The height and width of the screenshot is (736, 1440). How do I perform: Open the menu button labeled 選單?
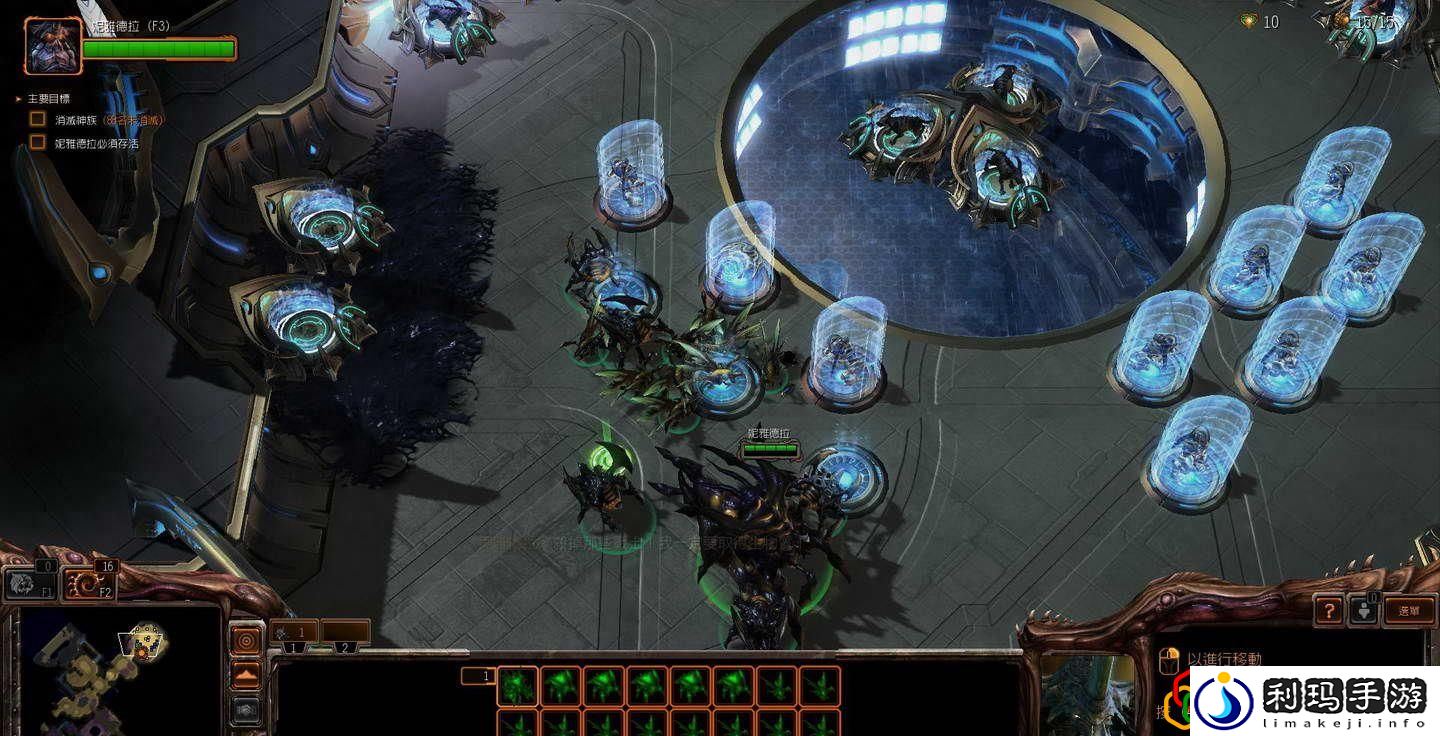point(1409,610)
